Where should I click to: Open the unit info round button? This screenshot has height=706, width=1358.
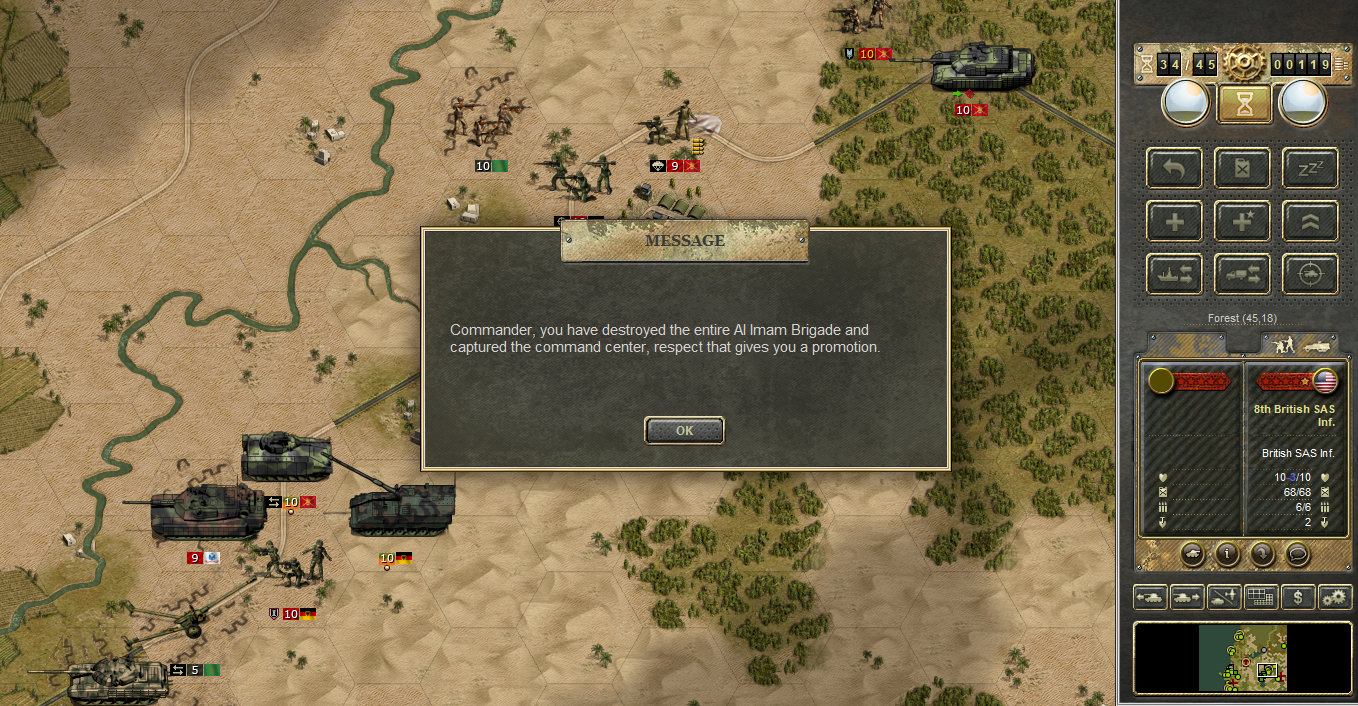[1228, 553]
